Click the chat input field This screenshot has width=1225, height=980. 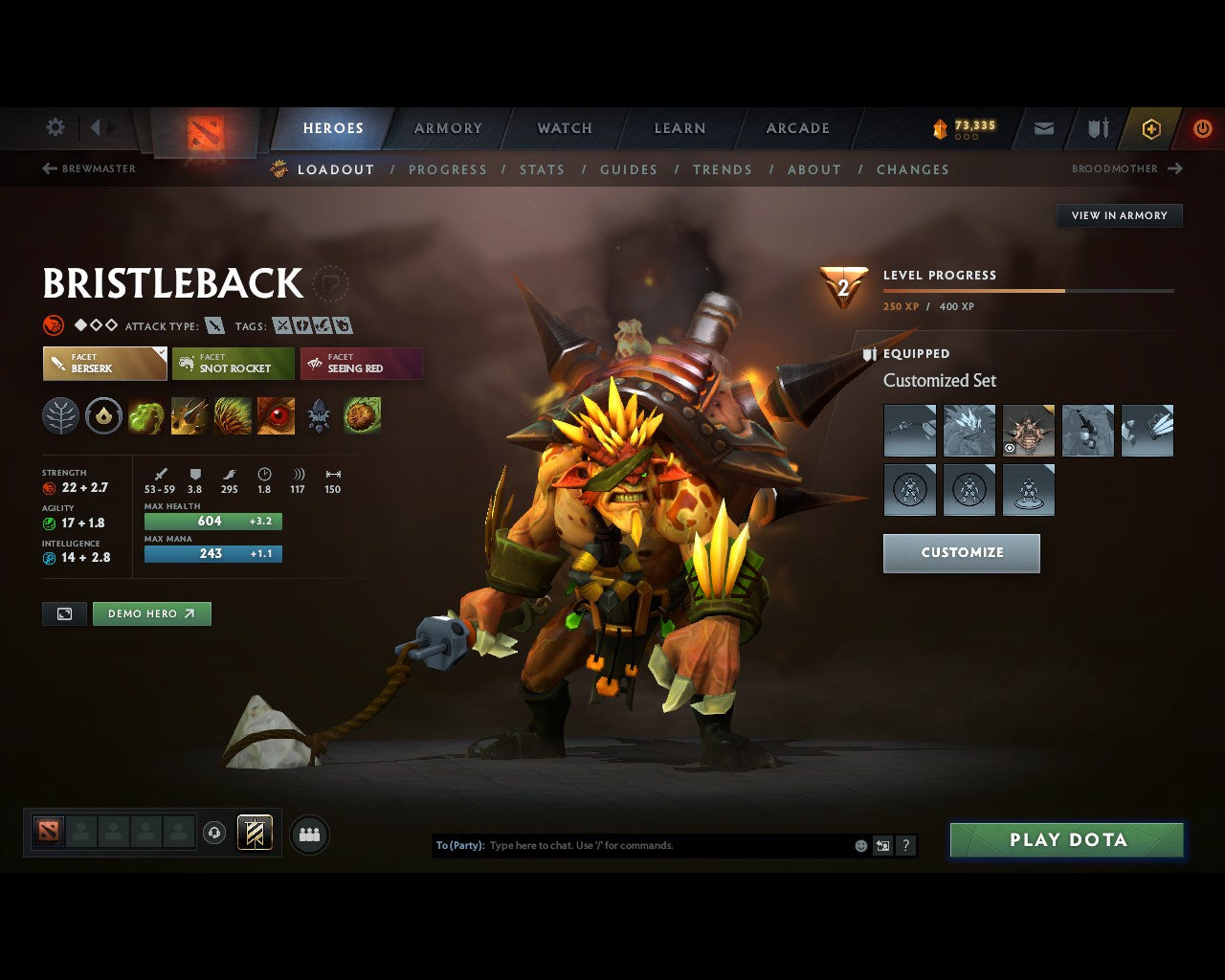[x=670, y=845]
